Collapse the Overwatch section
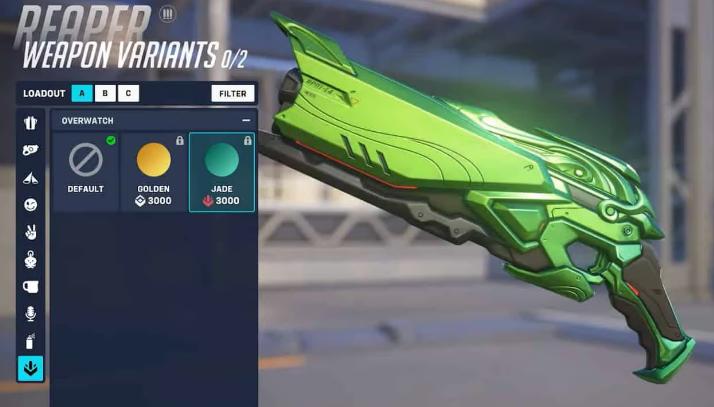Screen dimensions: 714x407 246,121
